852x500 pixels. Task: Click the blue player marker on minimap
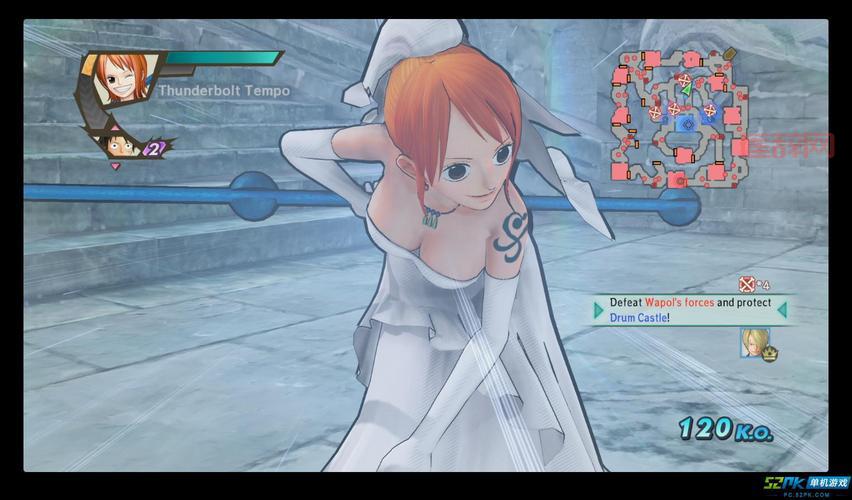[x=686, y=124]
